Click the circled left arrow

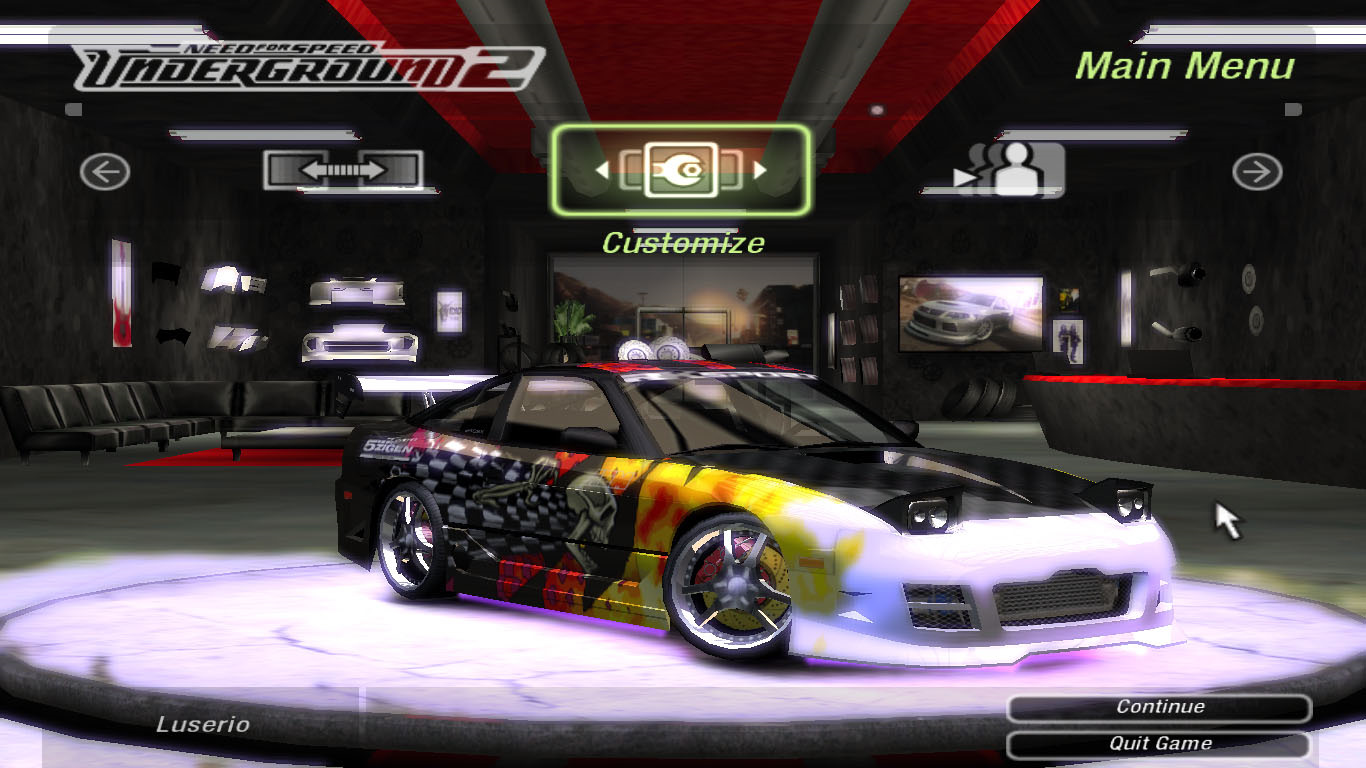[105, 172]
